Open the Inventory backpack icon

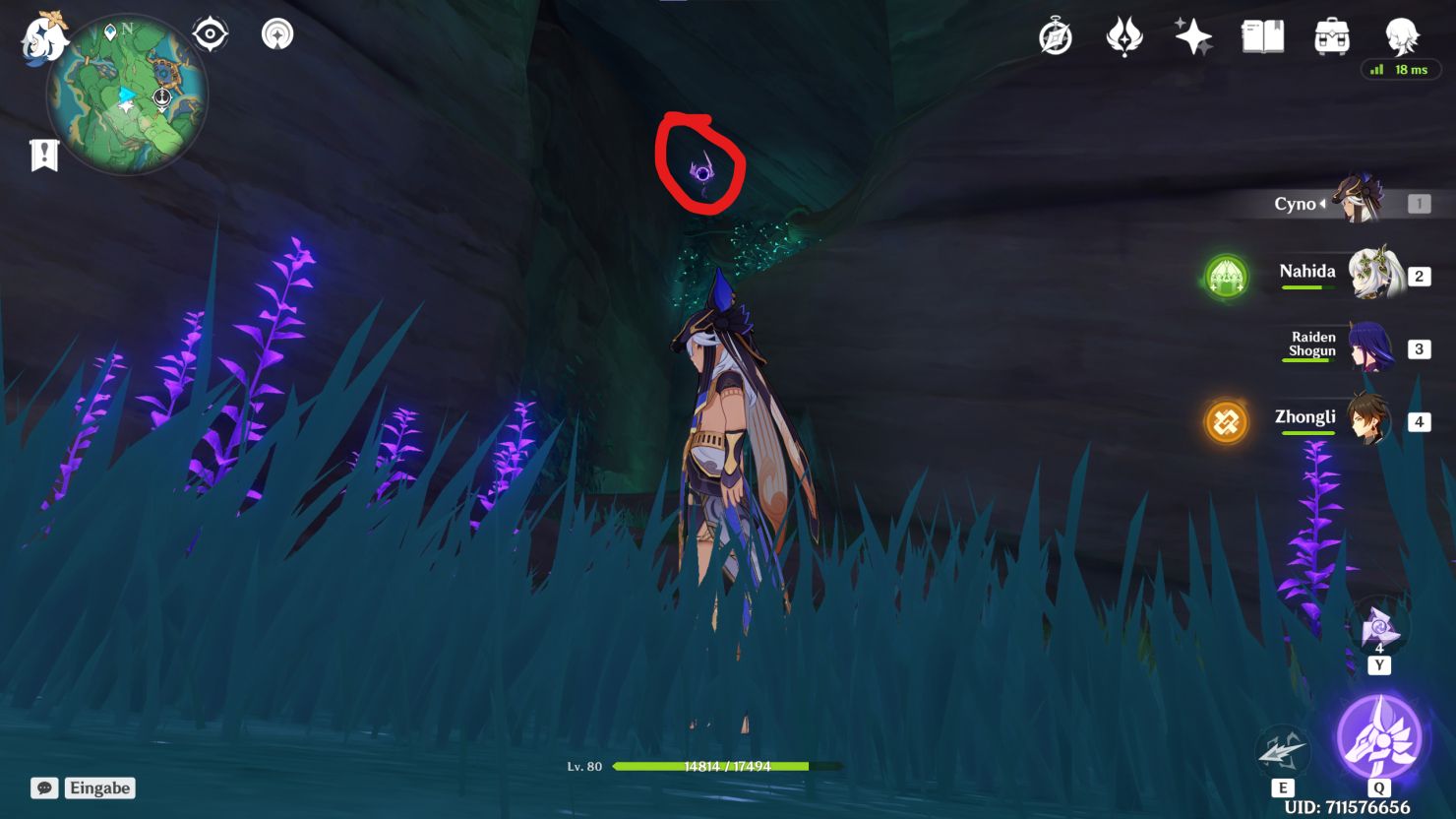coord(1332,36)
